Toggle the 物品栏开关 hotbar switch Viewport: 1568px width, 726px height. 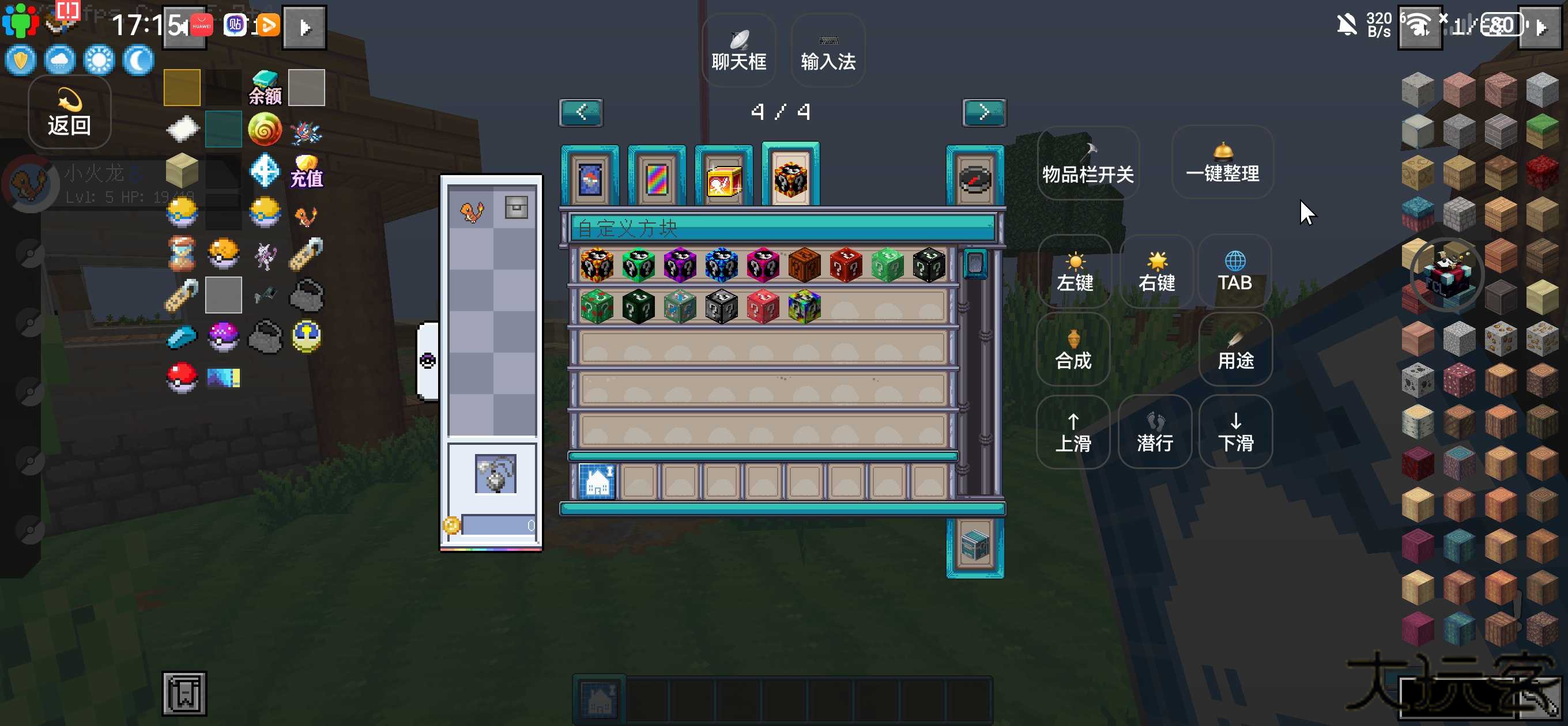1088,164
